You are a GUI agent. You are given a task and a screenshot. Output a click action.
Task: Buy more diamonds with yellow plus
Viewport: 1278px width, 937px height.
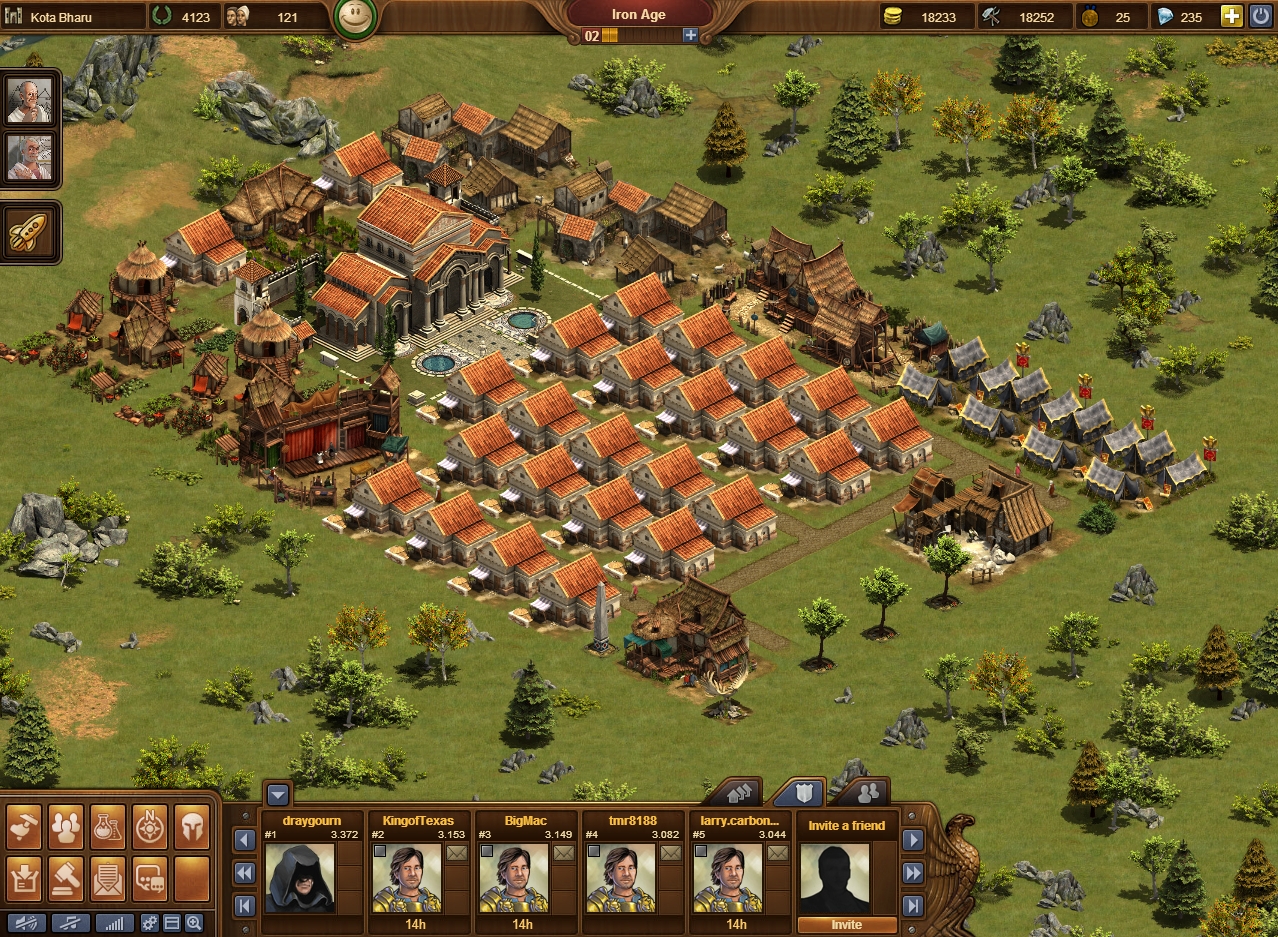(x=1232, y=16)
